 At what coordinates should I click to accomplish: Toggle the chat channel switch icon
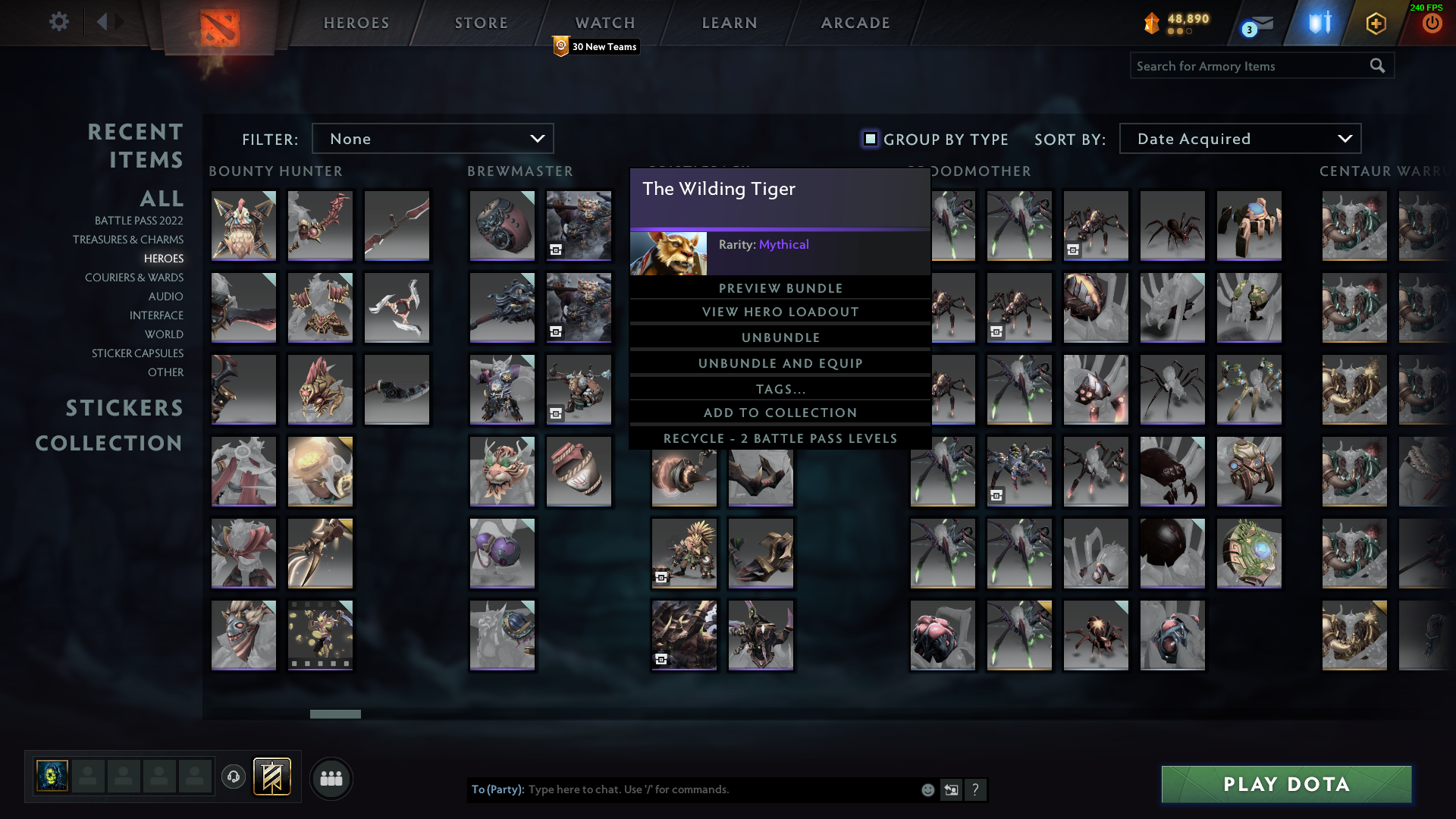[x=952, y=789]
